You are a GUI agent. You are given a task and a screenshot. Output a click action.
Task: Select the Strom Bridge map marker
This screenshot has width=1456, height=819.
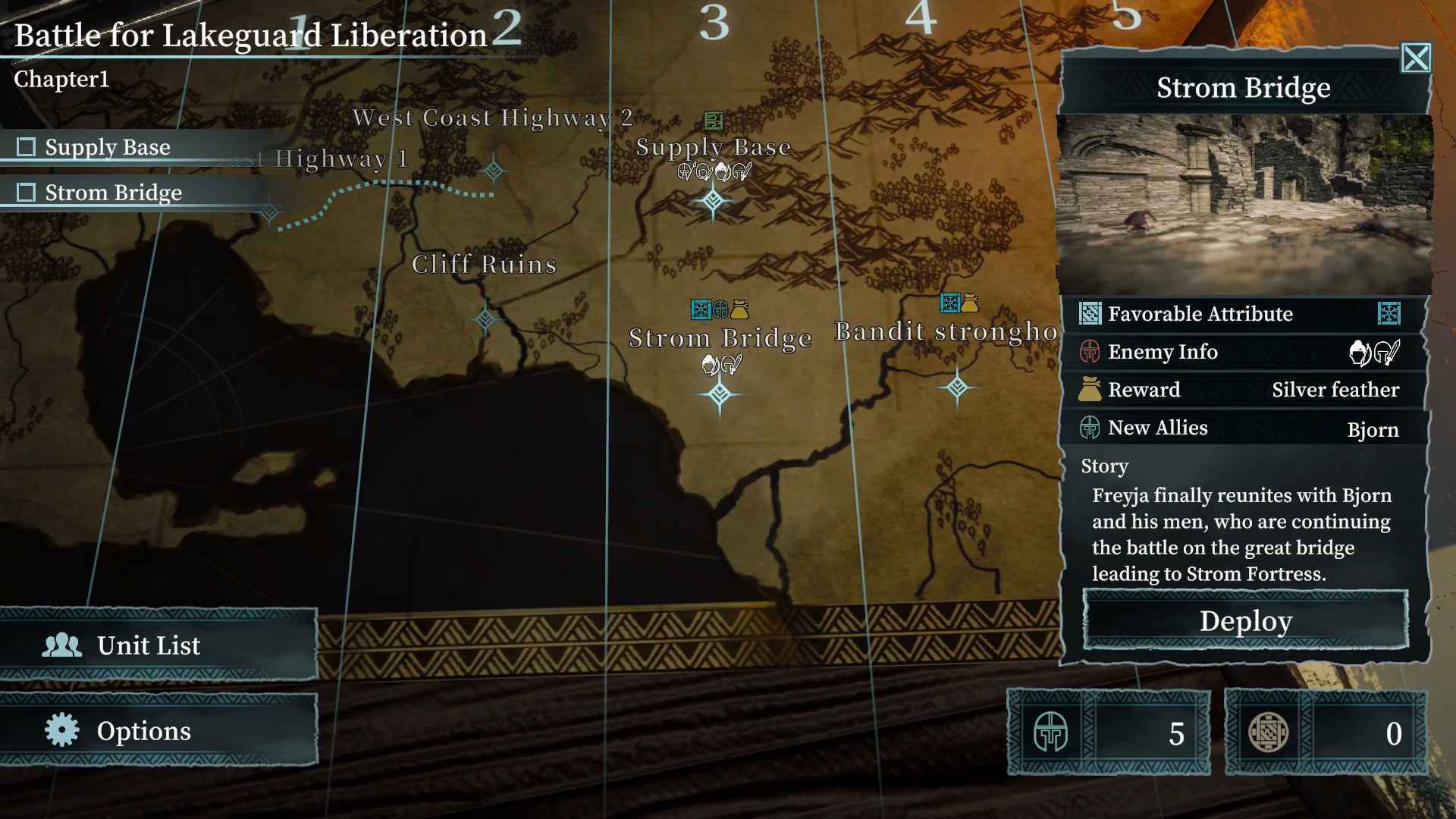[720, 394]
